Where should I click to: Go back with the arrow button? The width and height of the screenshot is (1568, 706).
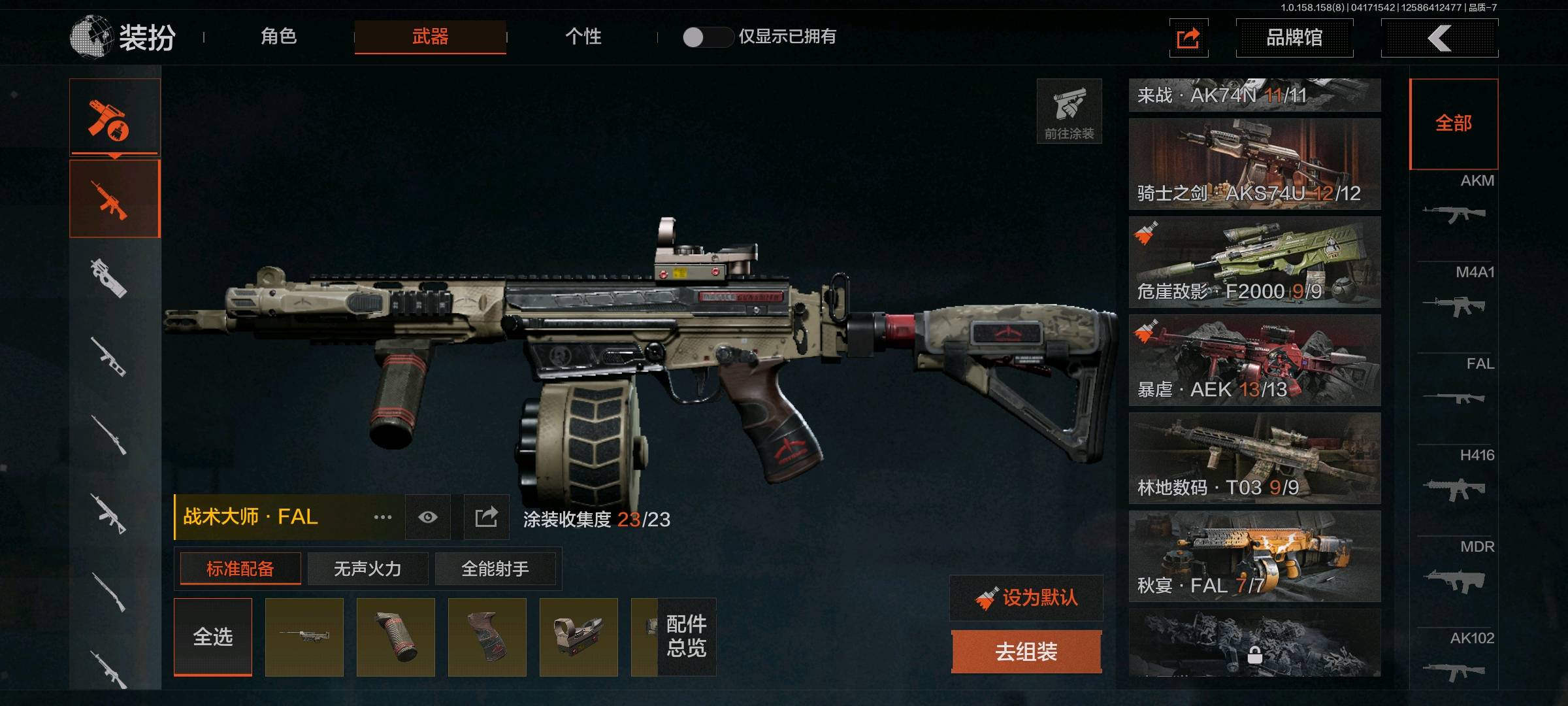coord(1439,38)
